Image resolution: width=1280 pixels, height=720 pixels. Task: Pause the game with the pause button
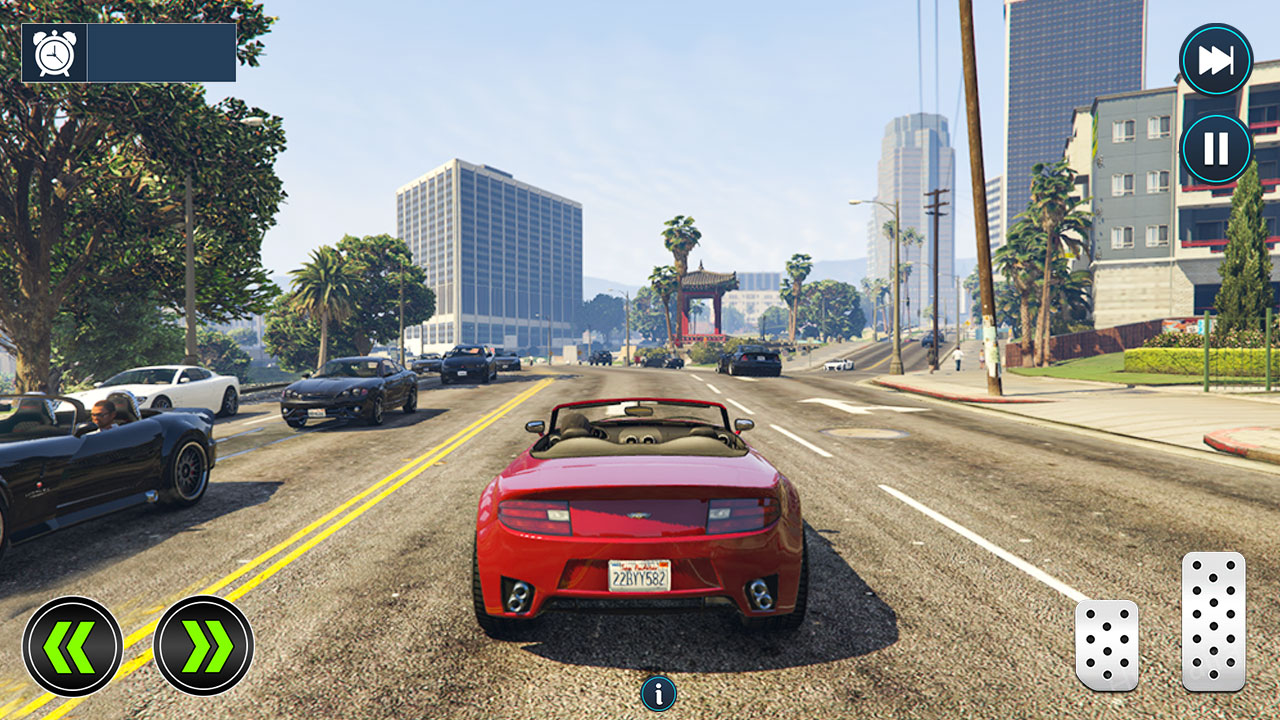click(1215, 148)
